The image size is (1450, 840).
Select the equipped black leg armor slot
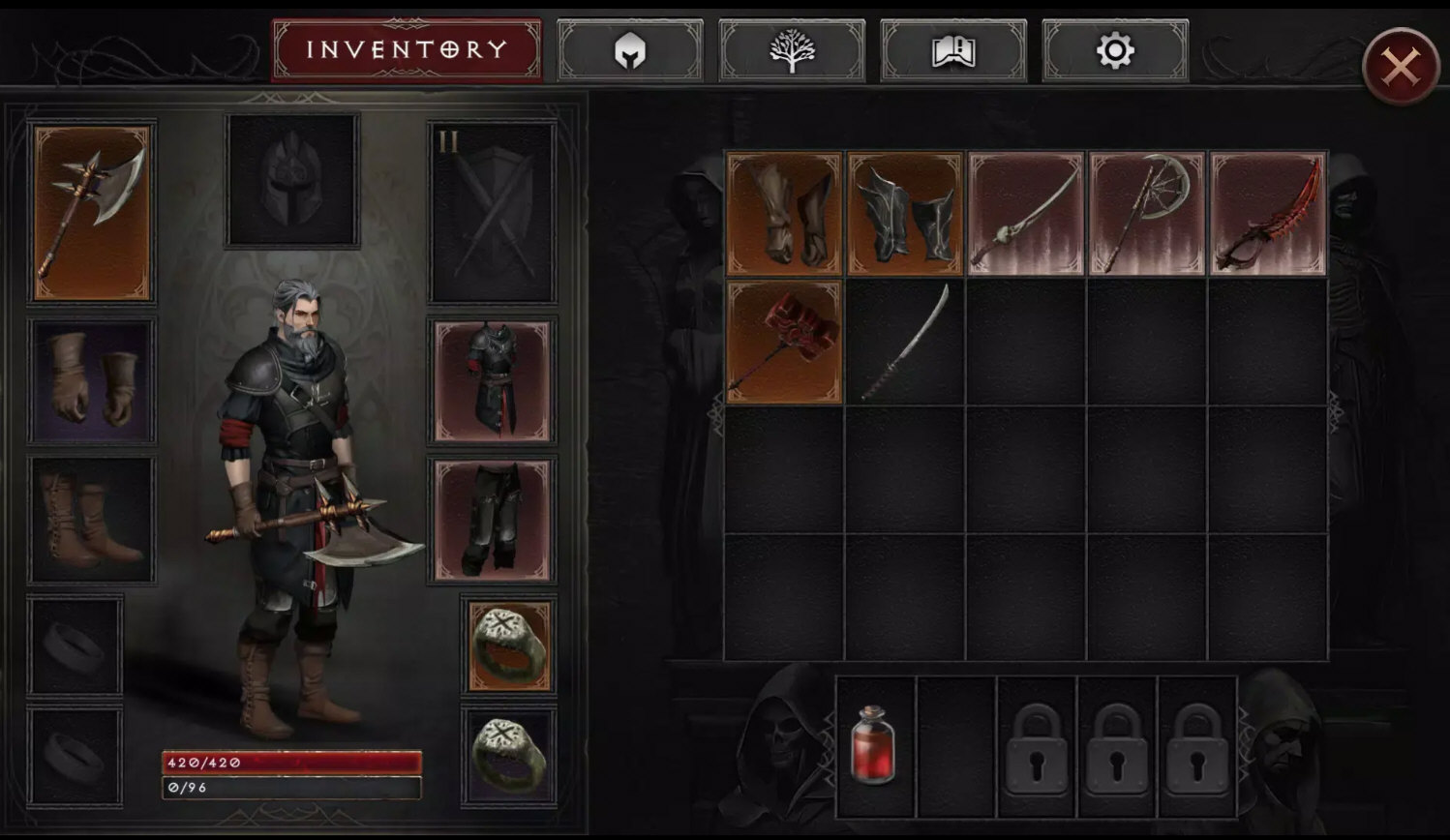click(x=493, y=521)
